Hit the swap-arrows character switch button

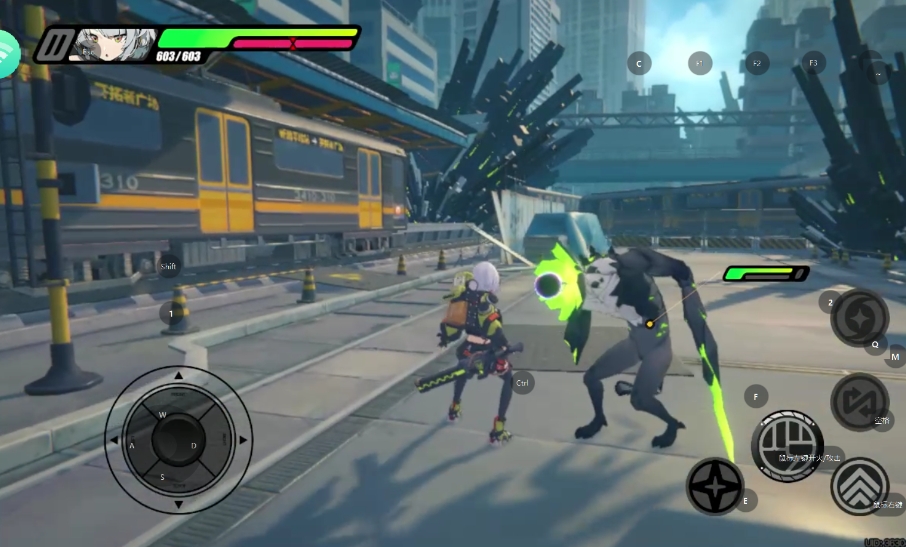click(x=859, y=401)
